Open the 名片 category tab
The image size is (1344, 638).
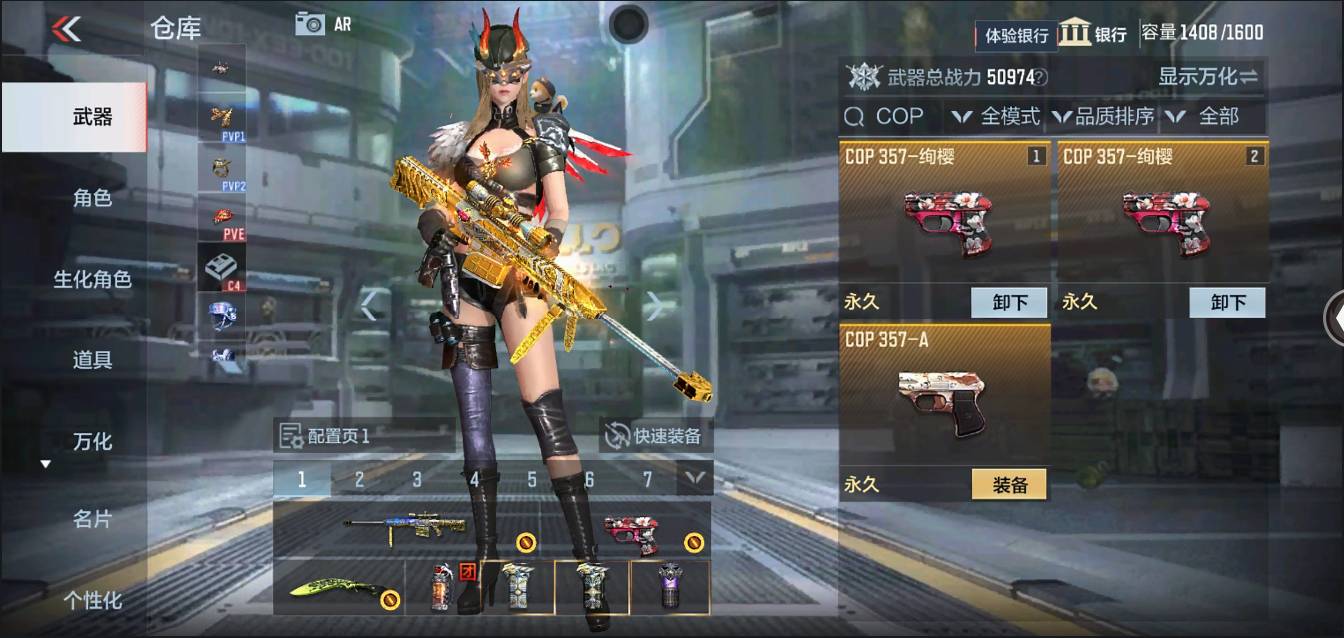[x=92, y=519]
